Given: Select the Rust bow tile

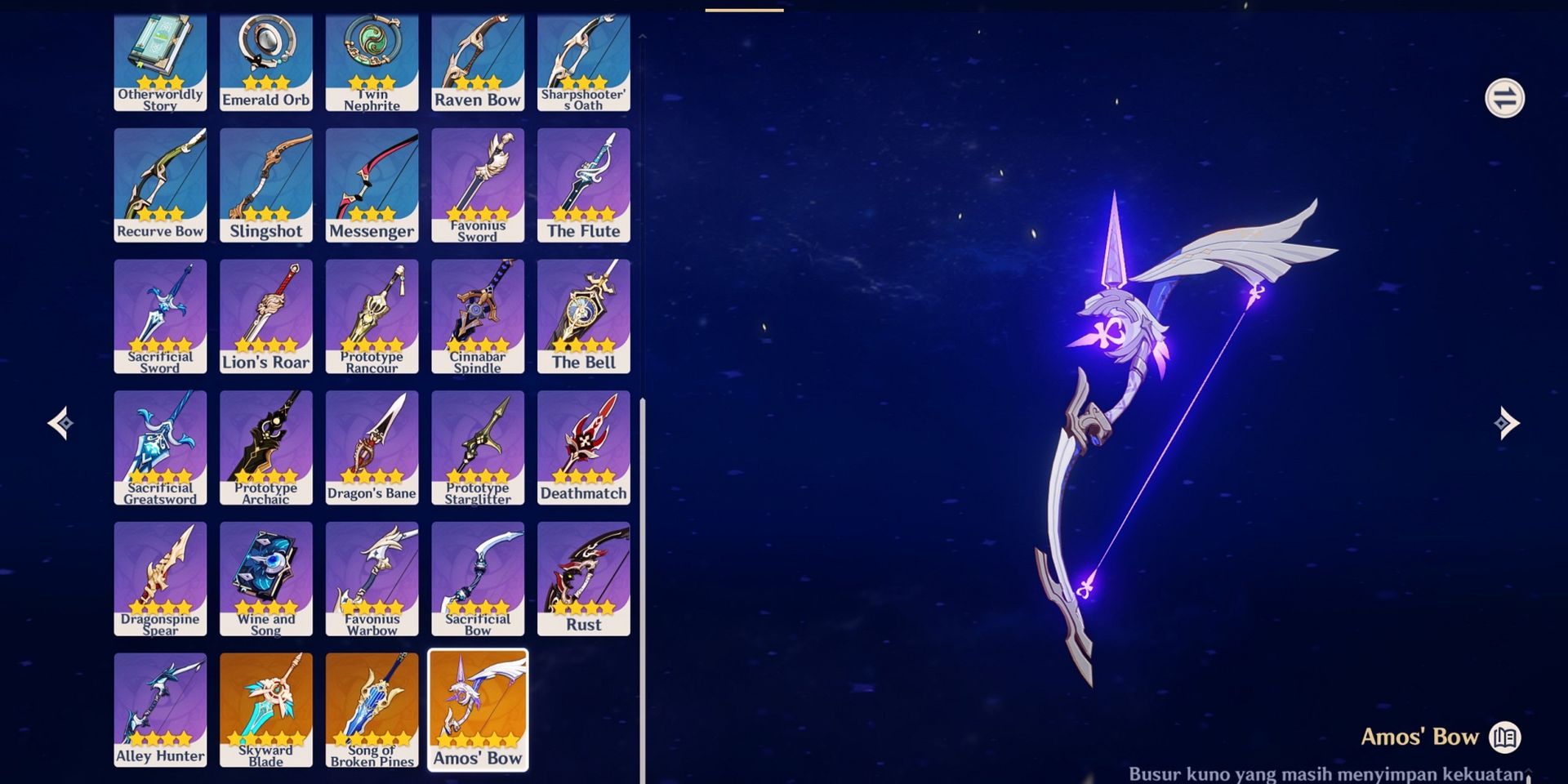Looking at the screenshot, I should click(x=584, y=578).
